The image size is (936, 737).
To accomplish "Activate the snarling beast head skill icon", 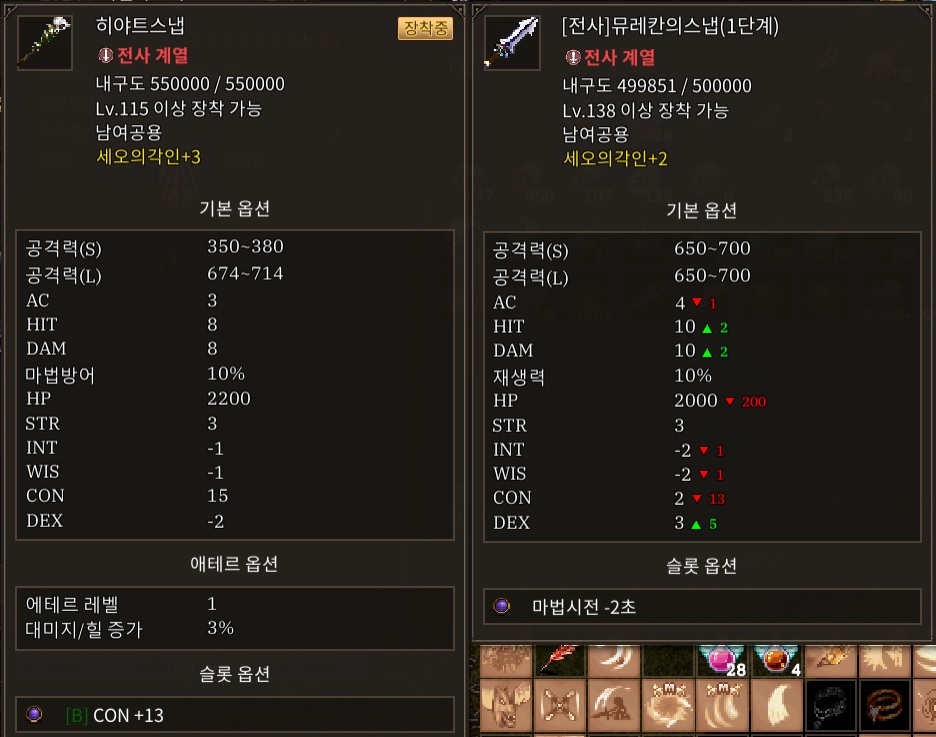I will tap(503, 707).
